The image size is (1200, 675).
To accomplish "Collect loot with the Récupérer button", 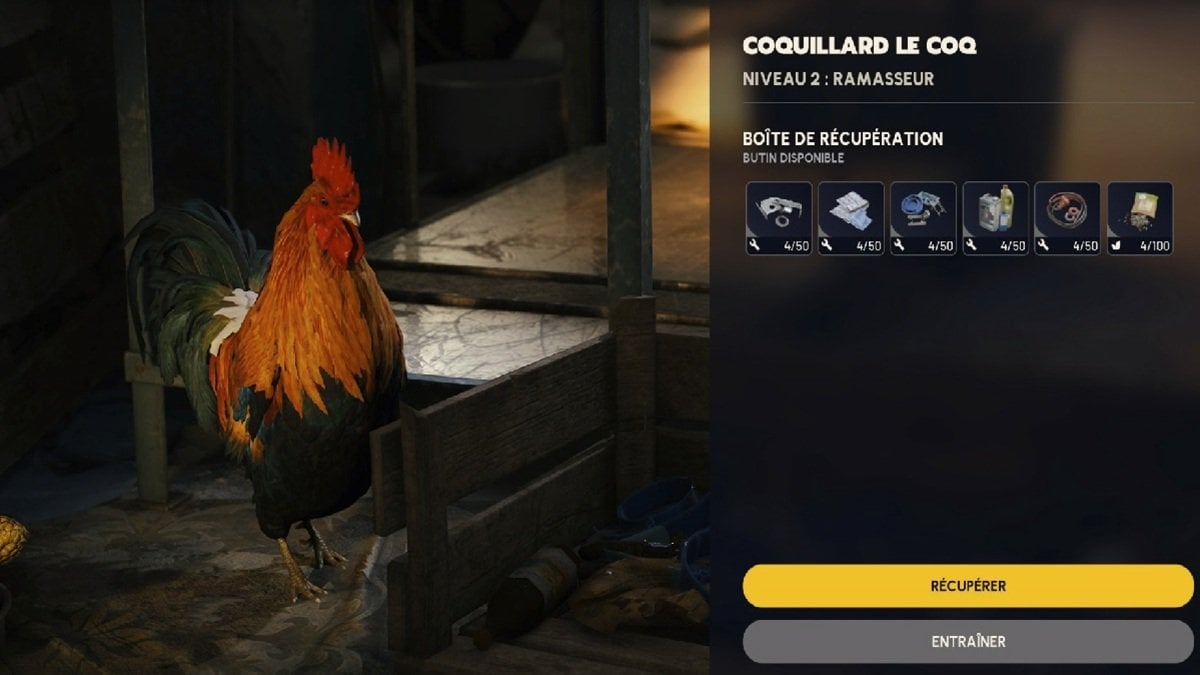I will pos(967,586).
